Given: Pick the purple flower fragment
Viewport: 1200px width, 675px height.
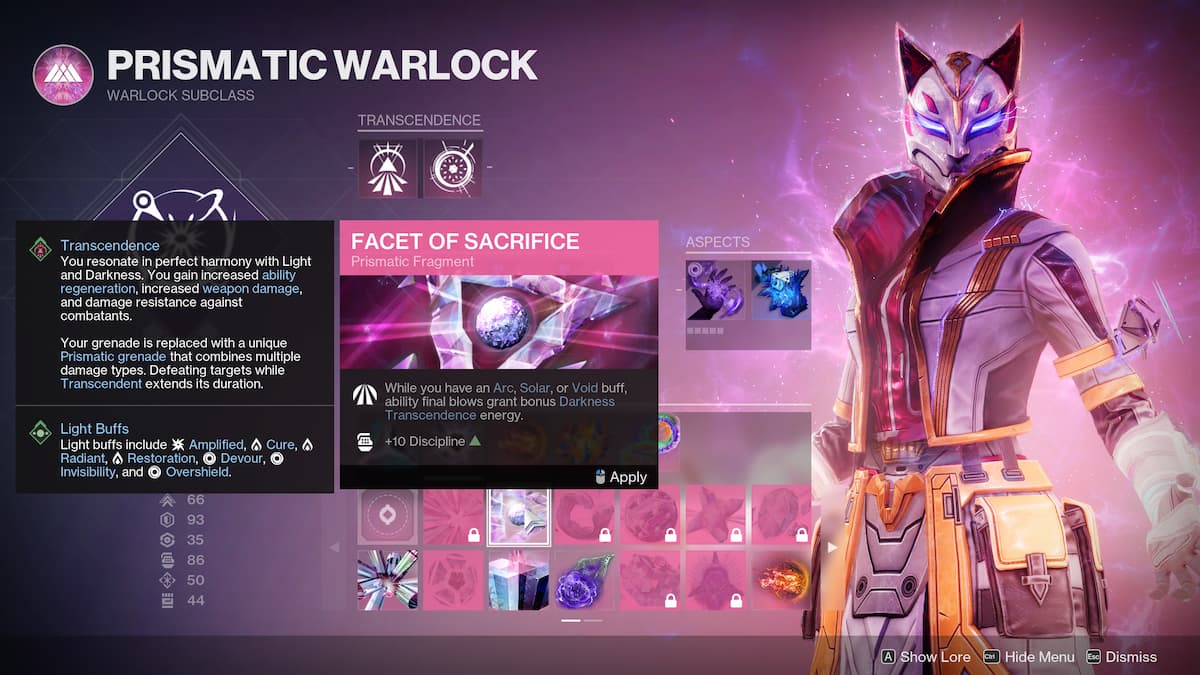Looking at the screenshot, I should coord(584,580).
